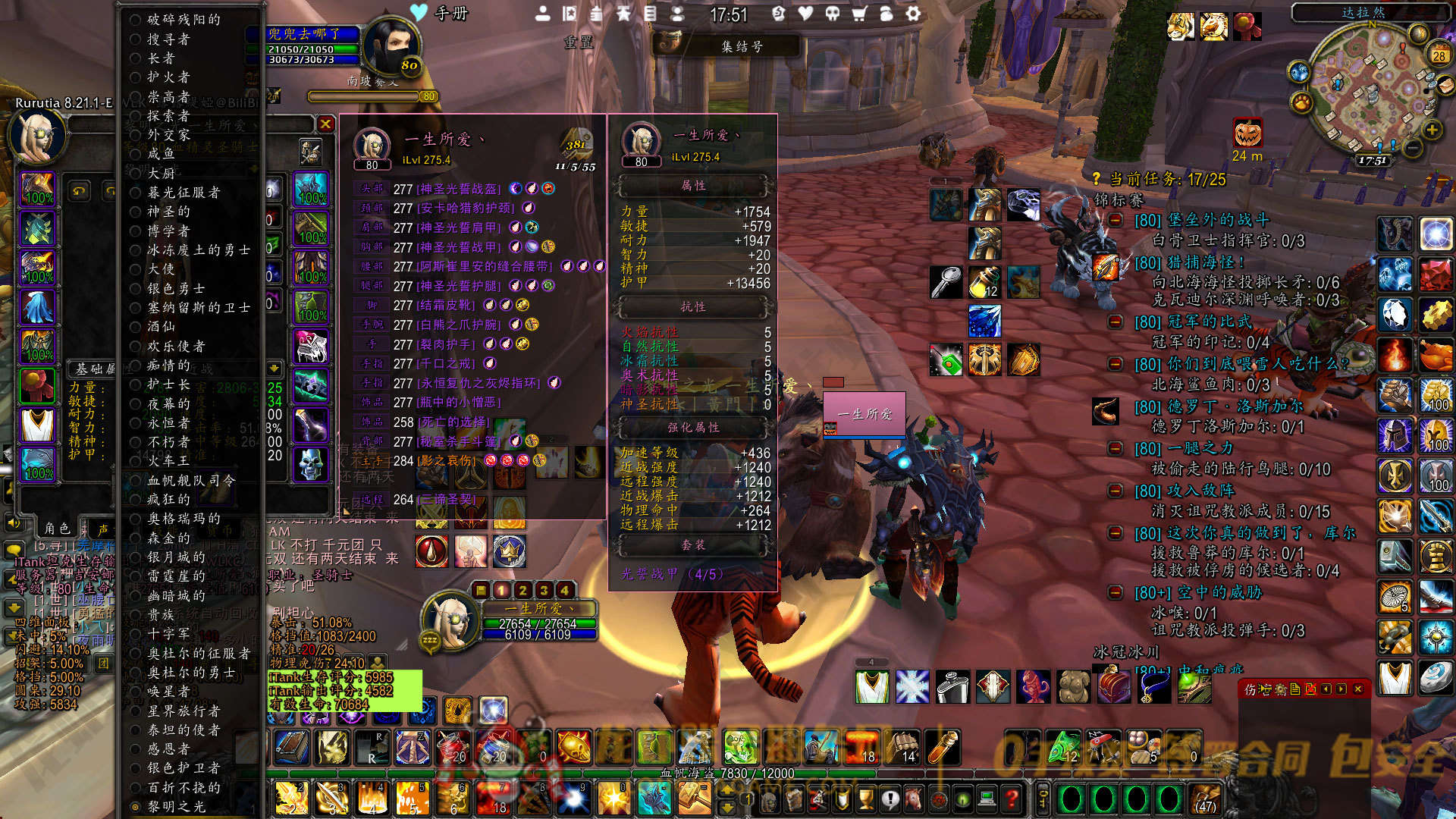Select the 血帆舰队司令 title option

coord(191,480)
